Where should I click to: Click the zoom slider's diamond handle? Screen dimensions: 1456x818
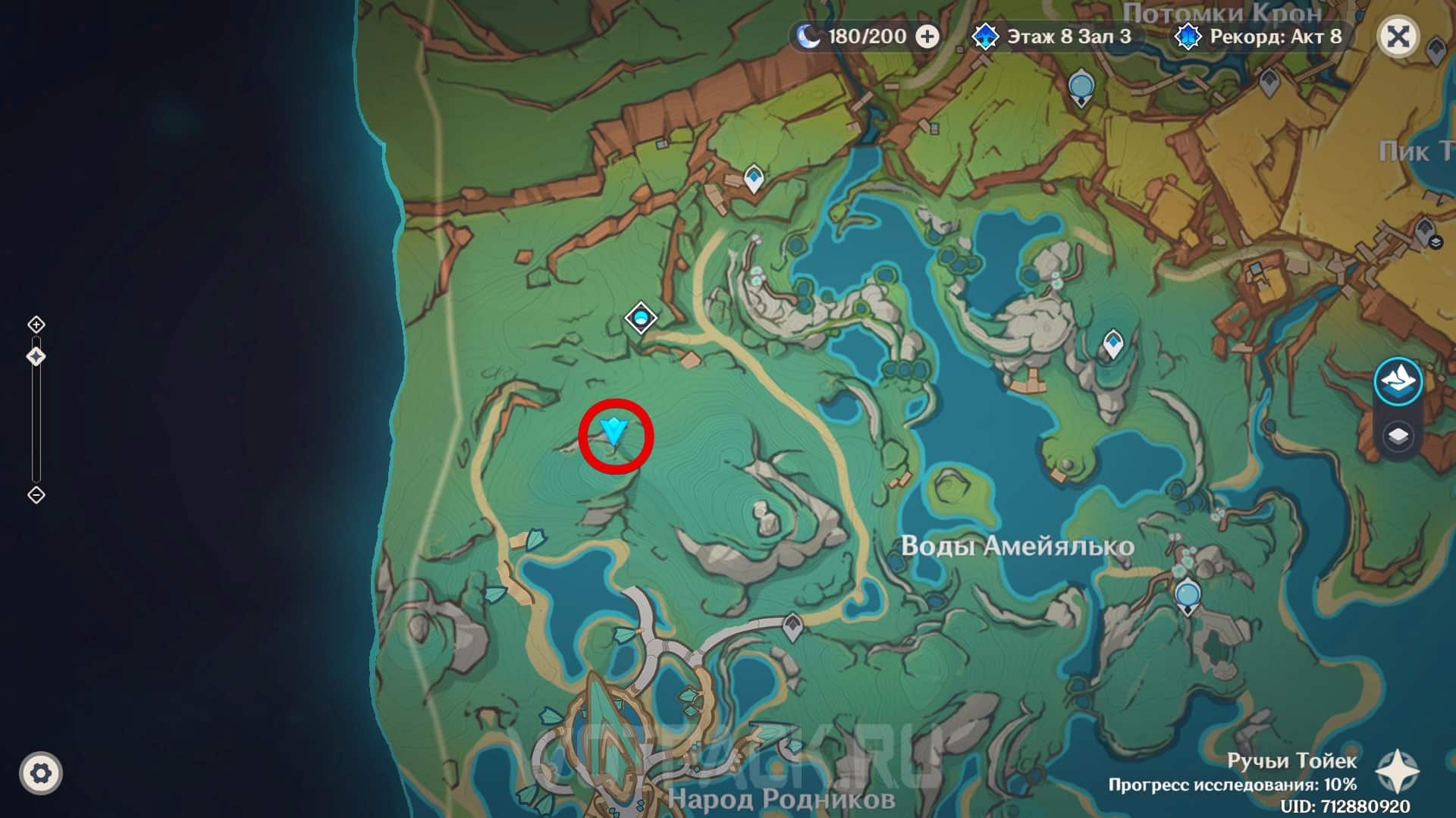point(36,356)
